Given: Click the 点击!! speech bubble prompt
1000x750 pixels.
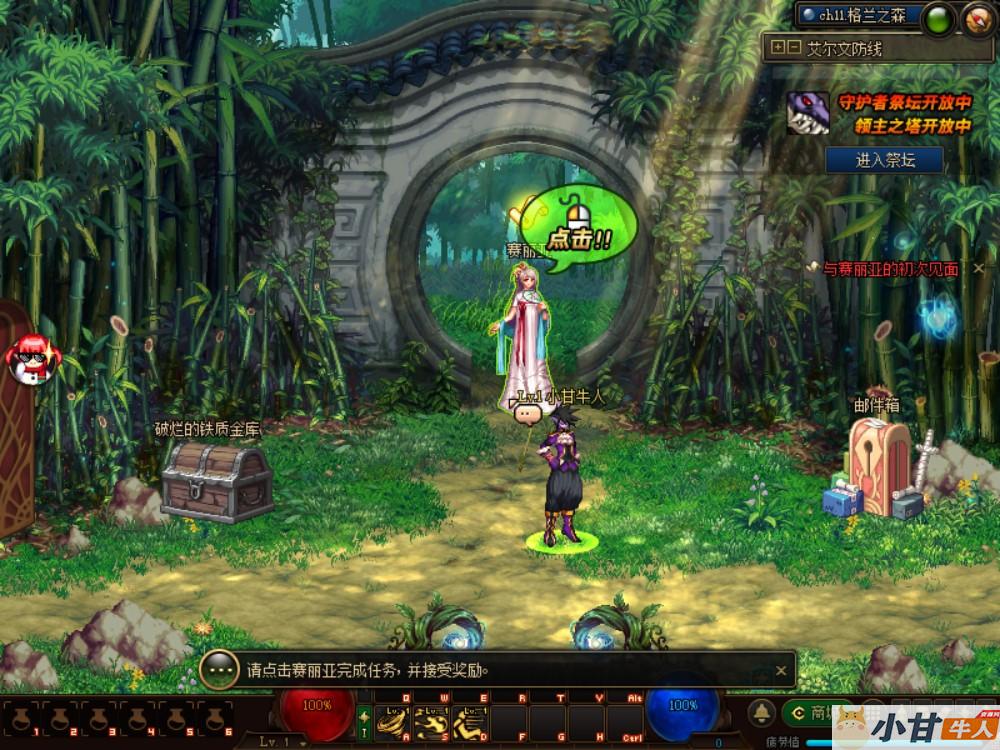Looking at the screenshot, I should click(579, 229).
